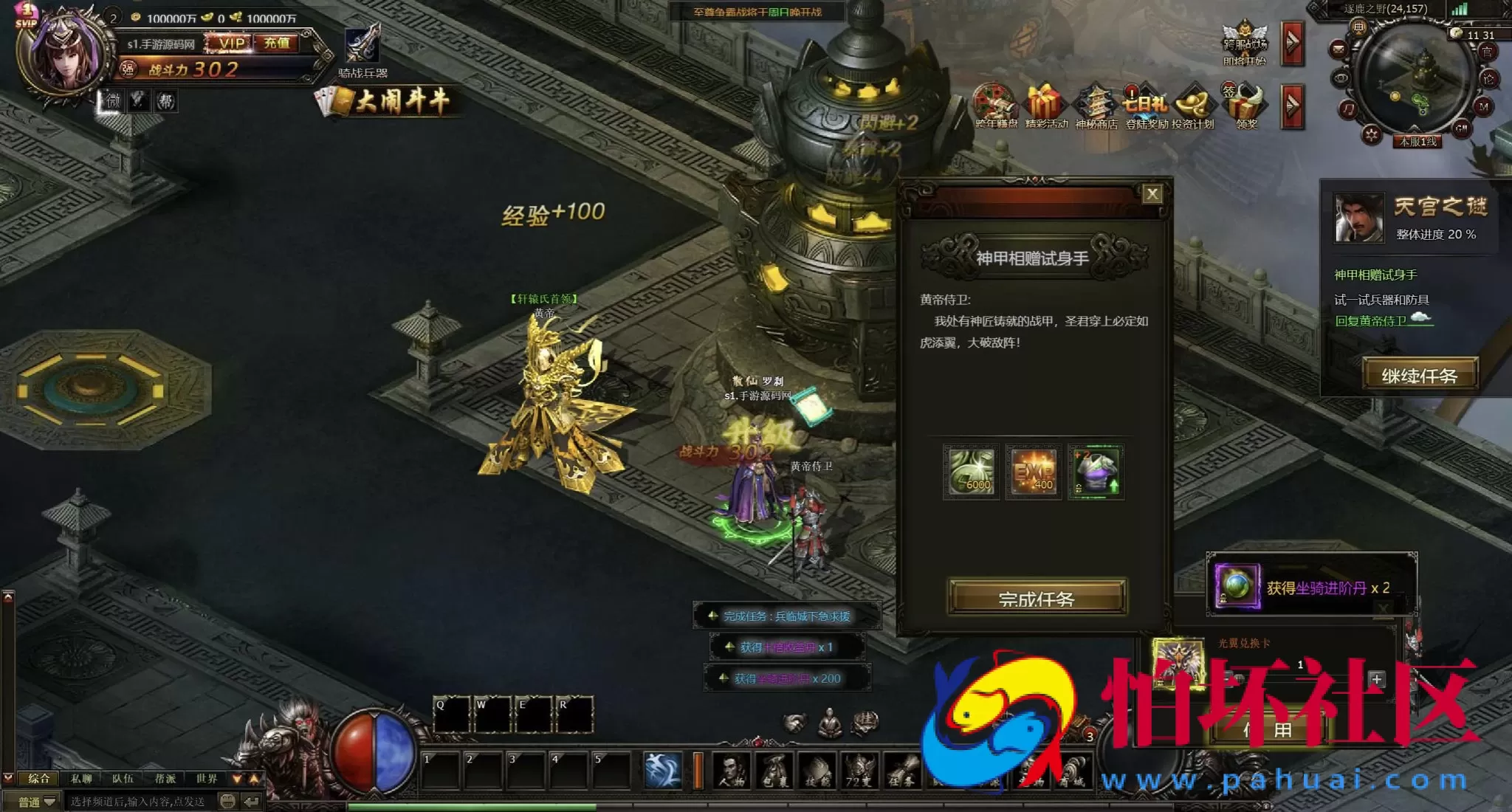The width and height of the screenshot is (1512, 812).
Task: Click the 完成任务 complete quest button
Action: coord(1037,597)
